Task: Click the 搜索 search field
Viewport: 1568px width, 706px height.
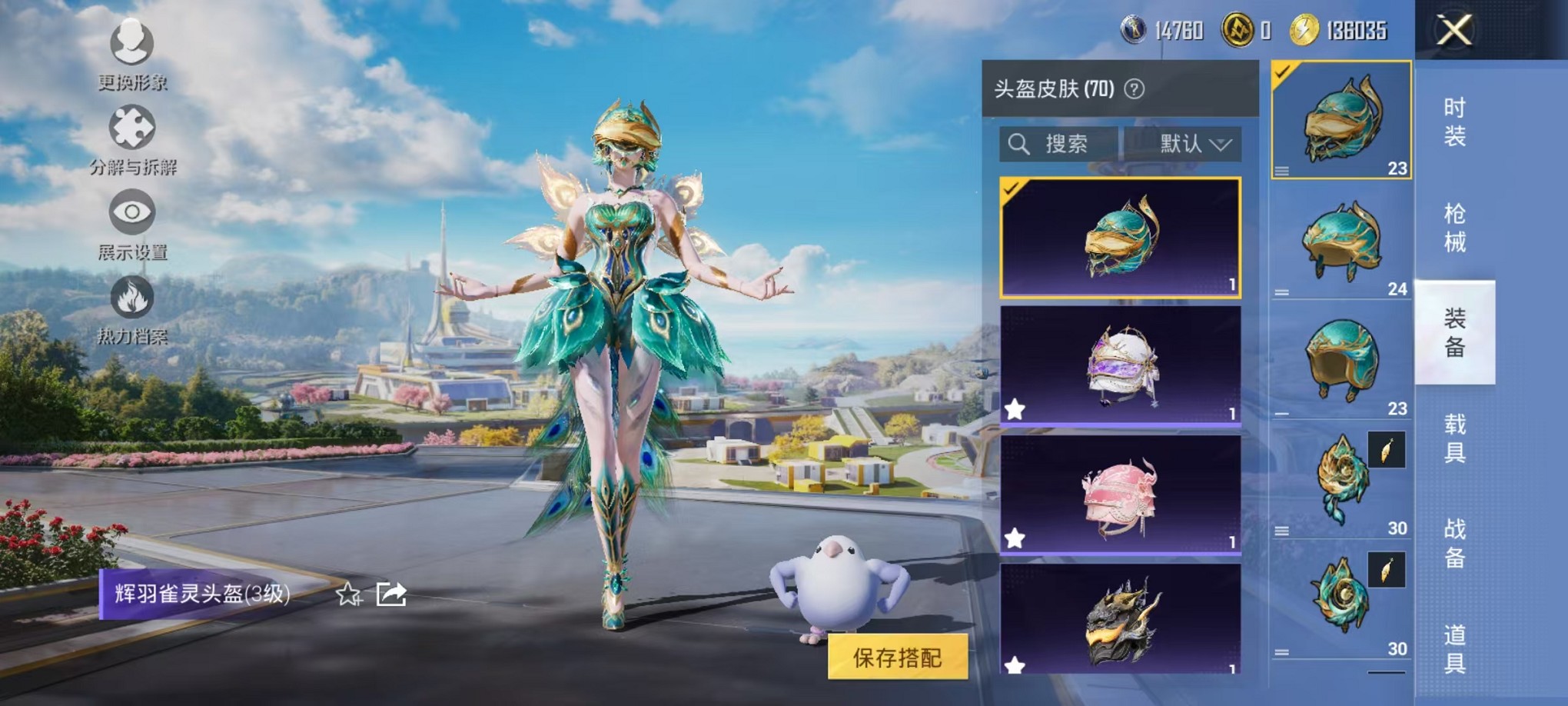Action: coord(1068,143)
